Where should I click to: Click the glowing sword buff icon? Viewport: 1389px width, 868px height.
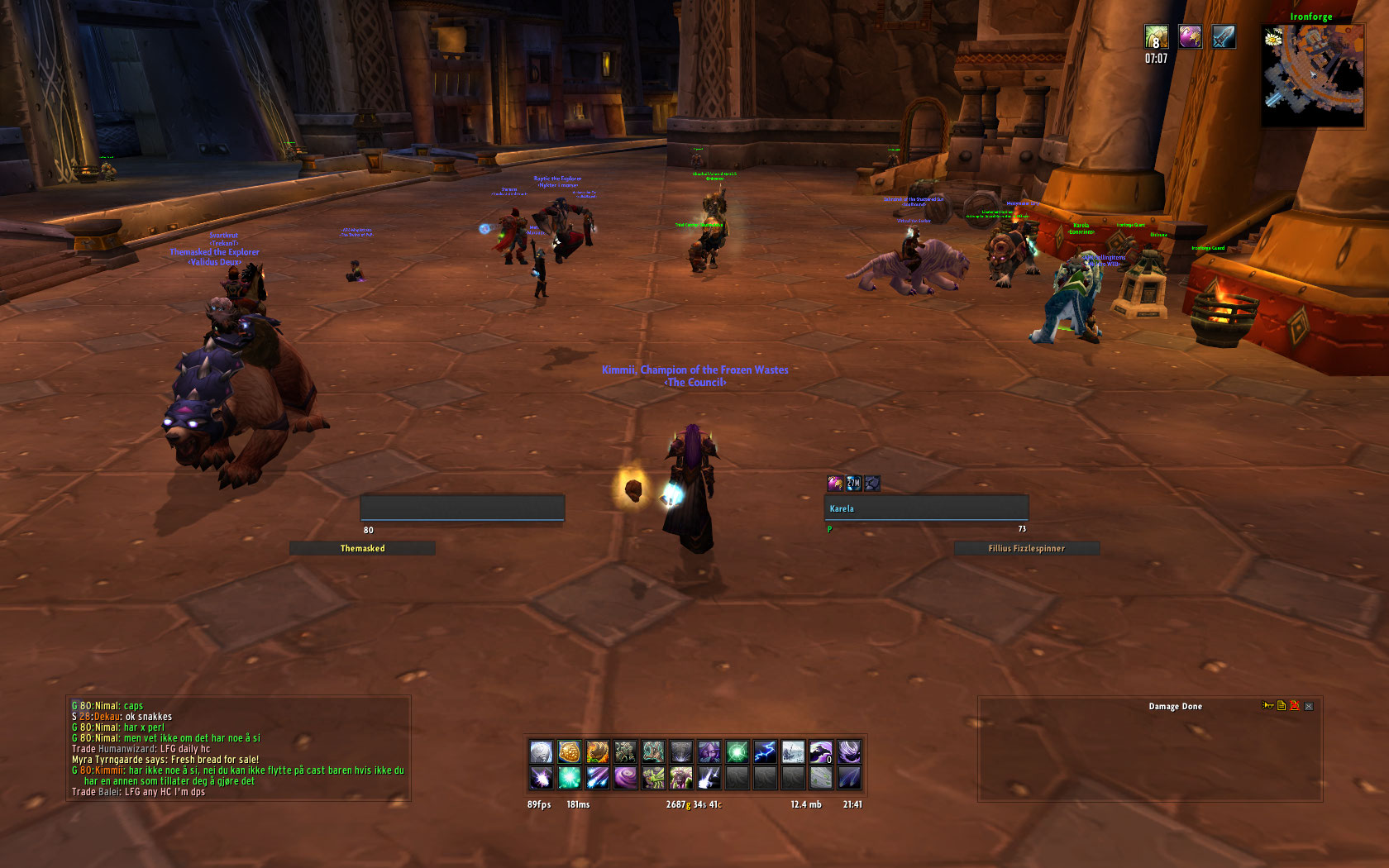(x=1223, y=37)
